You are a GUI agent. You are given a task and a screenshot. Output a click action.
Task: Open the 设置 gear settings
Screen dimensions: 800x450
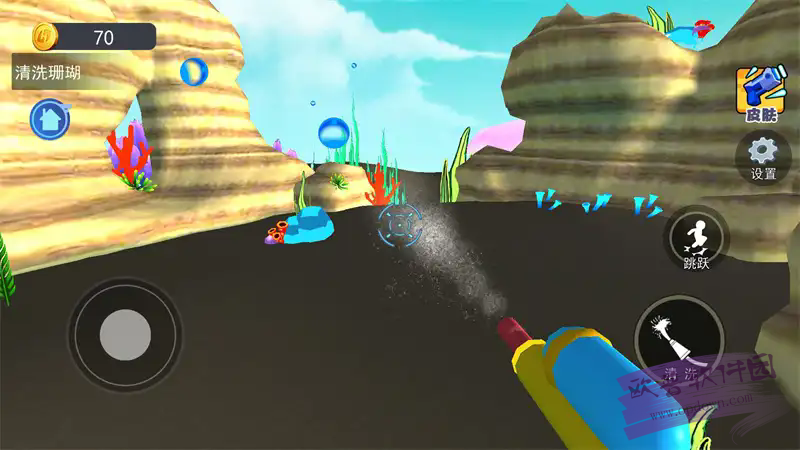click(x=762, y=157)
